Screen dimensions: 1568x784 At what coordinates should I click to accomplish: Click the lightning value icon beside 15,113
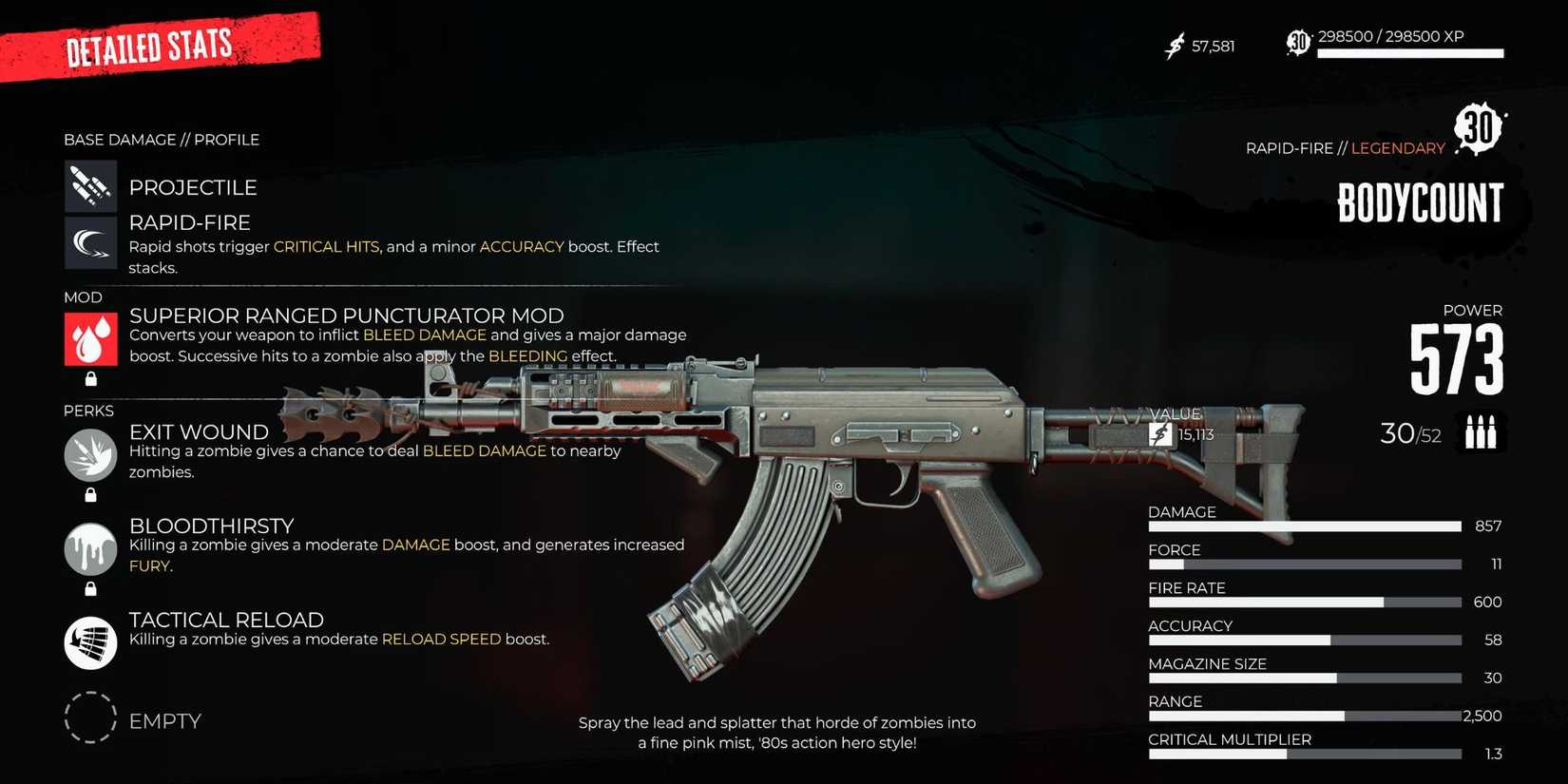click(1160, 434)
